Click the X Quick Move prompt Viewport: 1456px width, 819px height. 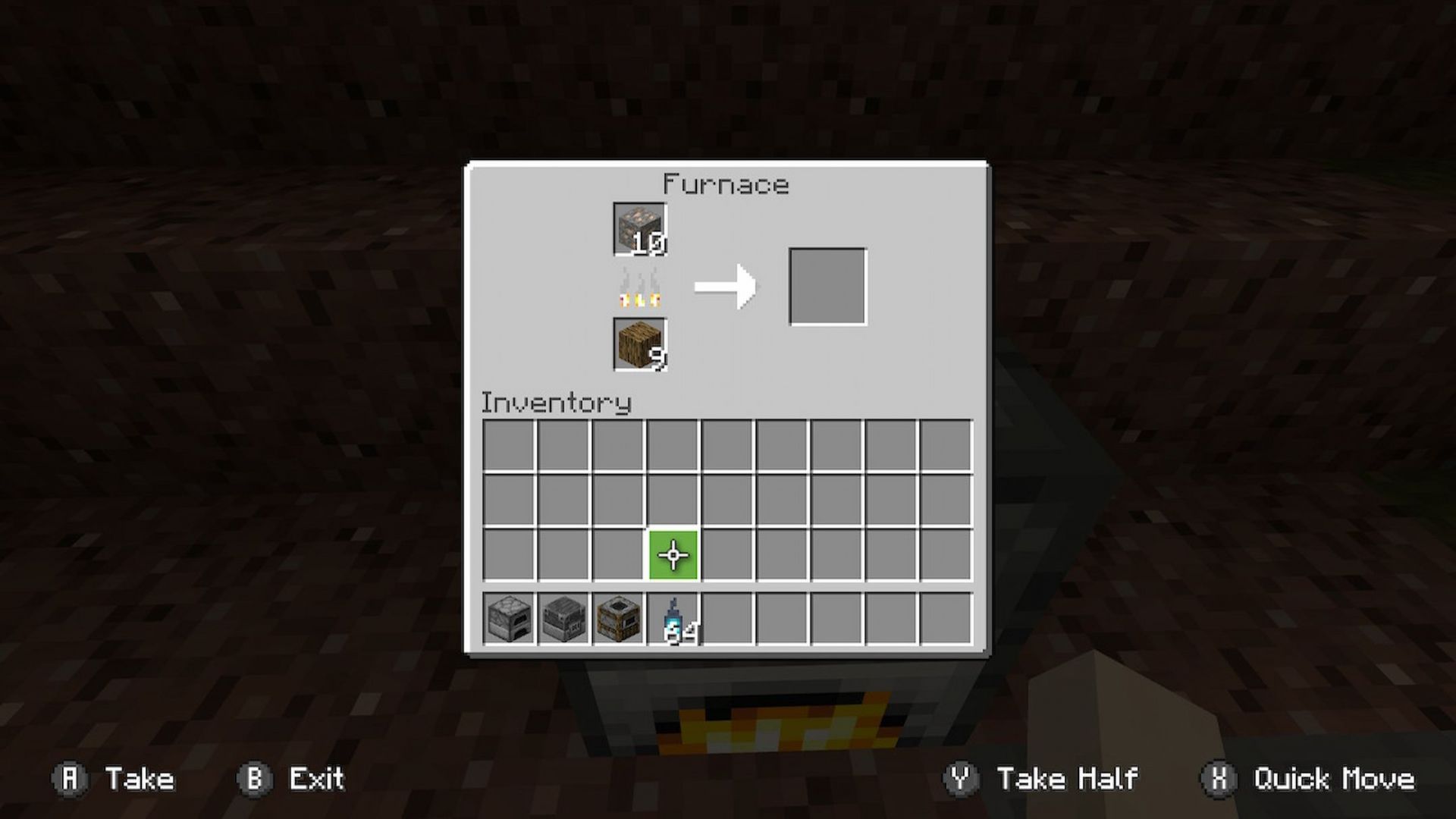1308,779
